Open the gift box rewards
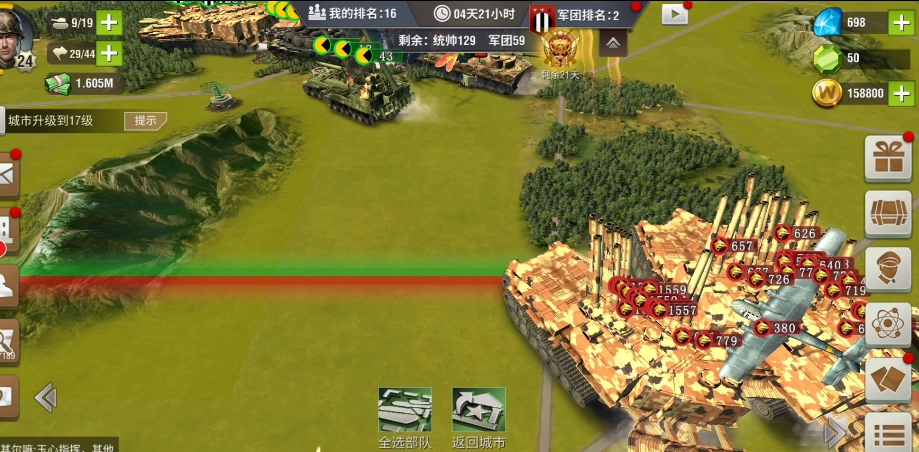The height and width of the screenshot is (452, 919). 887,157
